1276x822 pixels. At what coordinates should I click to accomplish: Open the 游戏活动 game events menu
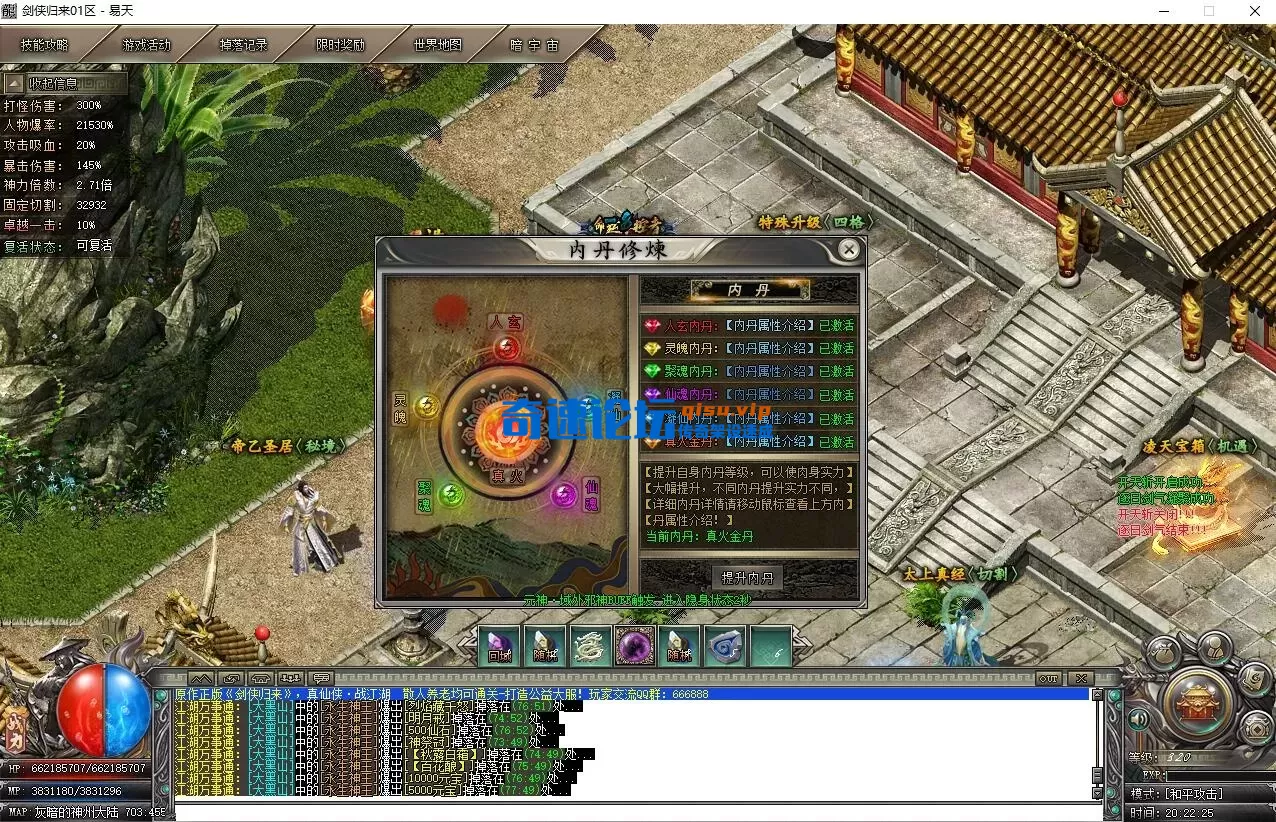(146, 45)
